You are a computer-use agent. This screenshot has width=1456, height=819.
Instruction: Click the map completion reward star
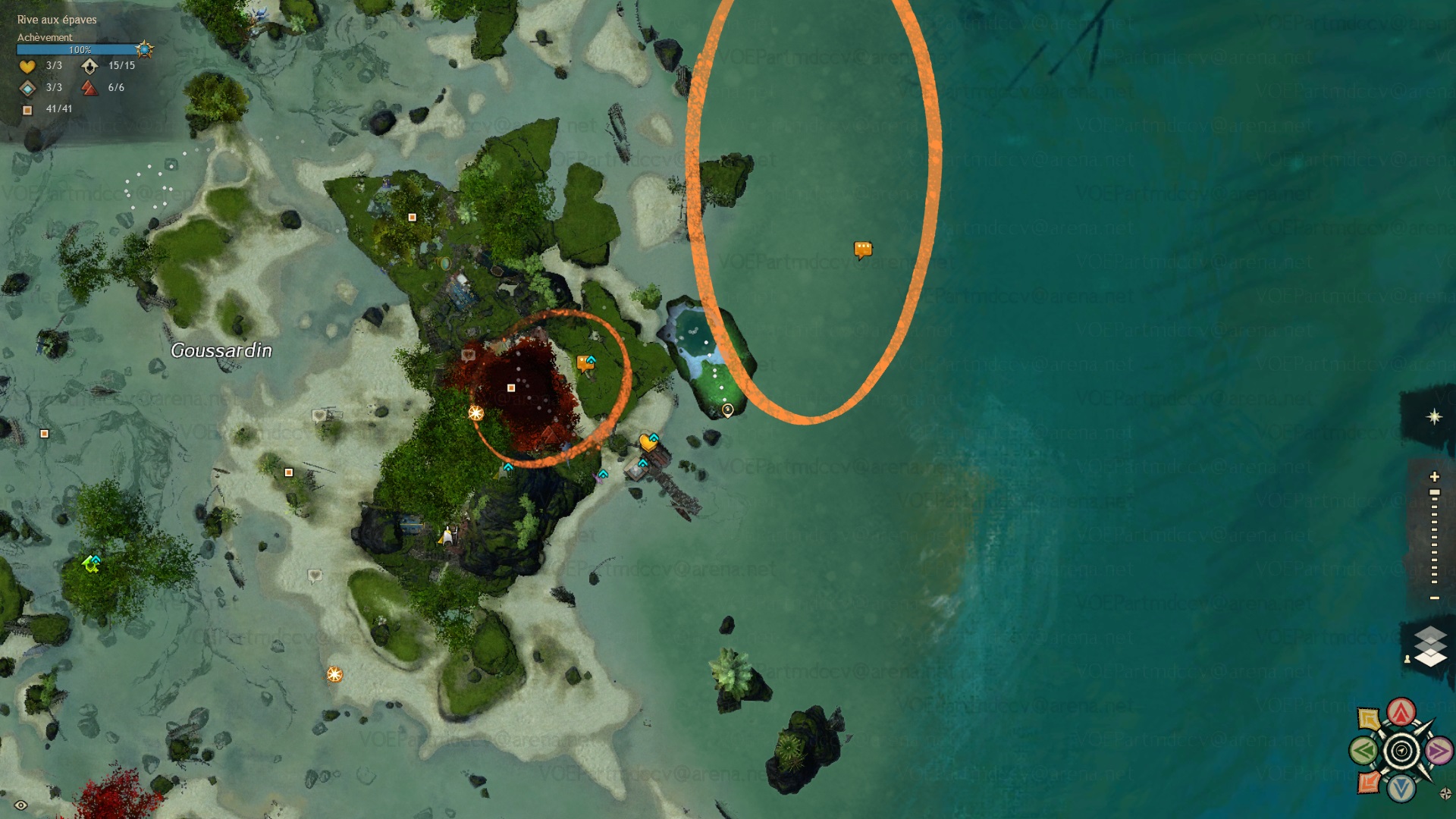[x=144, y=50]
